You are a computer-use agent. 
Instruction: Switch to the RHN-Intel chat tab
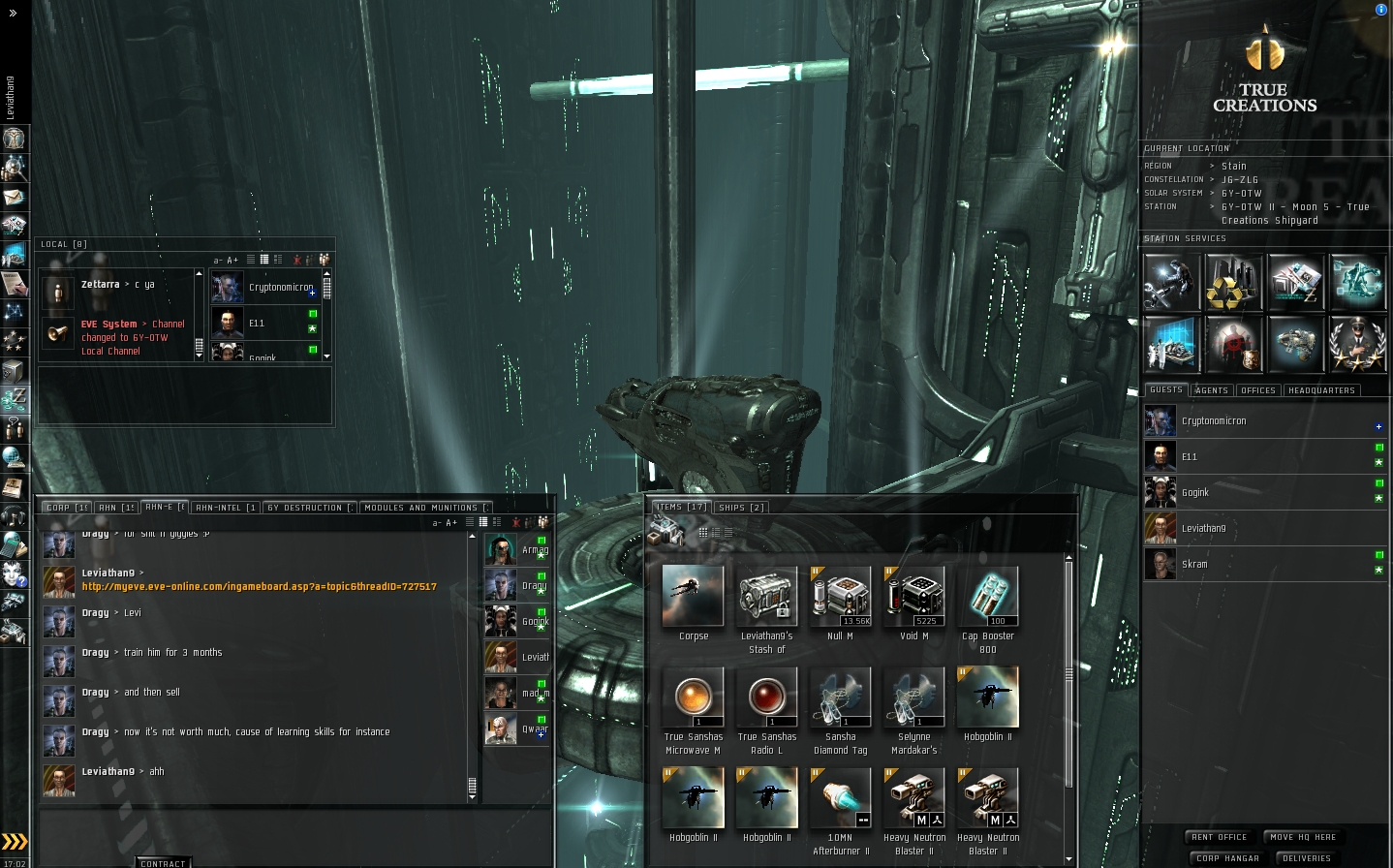tap(225, 508)
